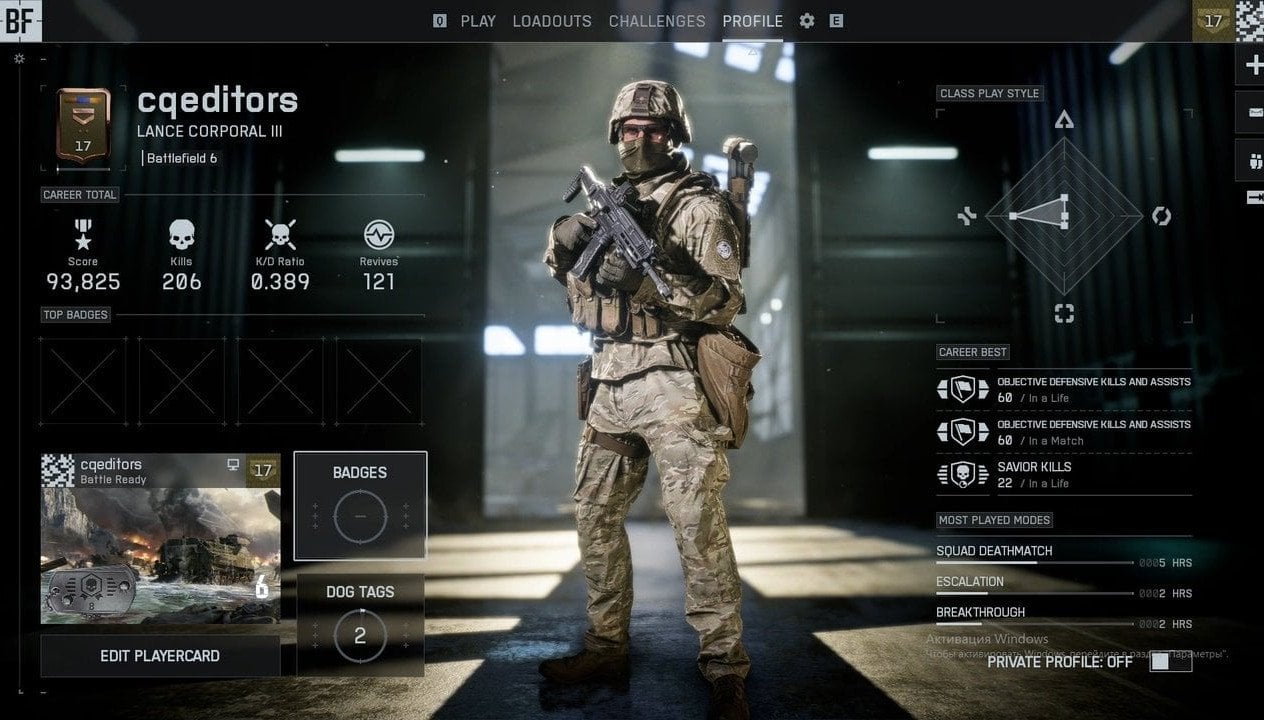Switch to the PLAY tab
This screenshot has height=720, width=1264.
(x=477, y=21)
